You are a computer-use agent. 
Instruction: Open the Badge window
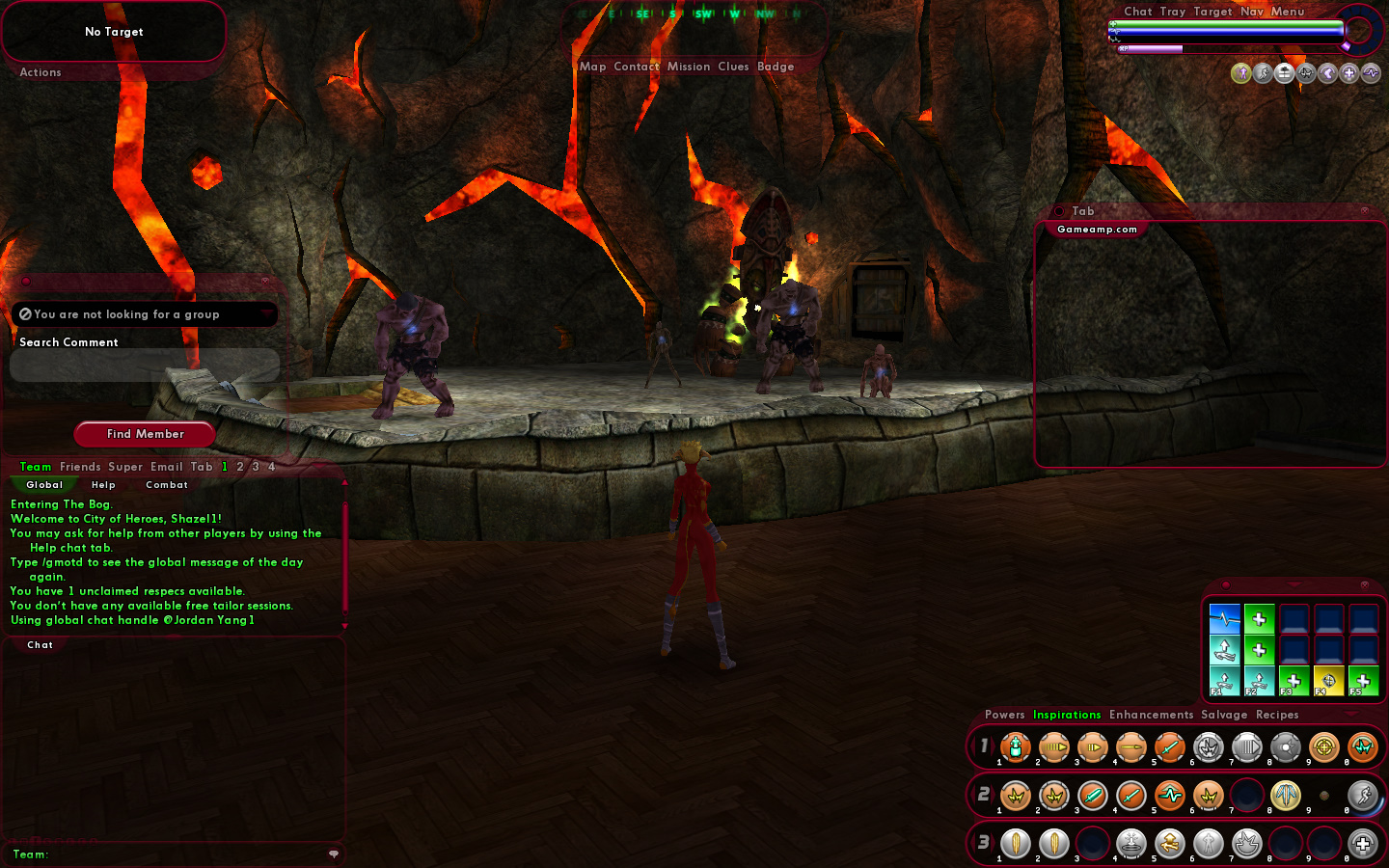point(776,67)
